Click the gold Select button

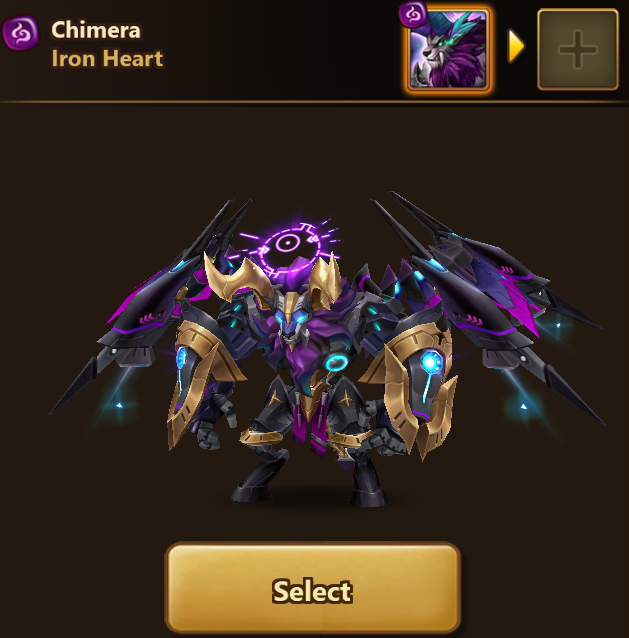click(x=312, y=590)
